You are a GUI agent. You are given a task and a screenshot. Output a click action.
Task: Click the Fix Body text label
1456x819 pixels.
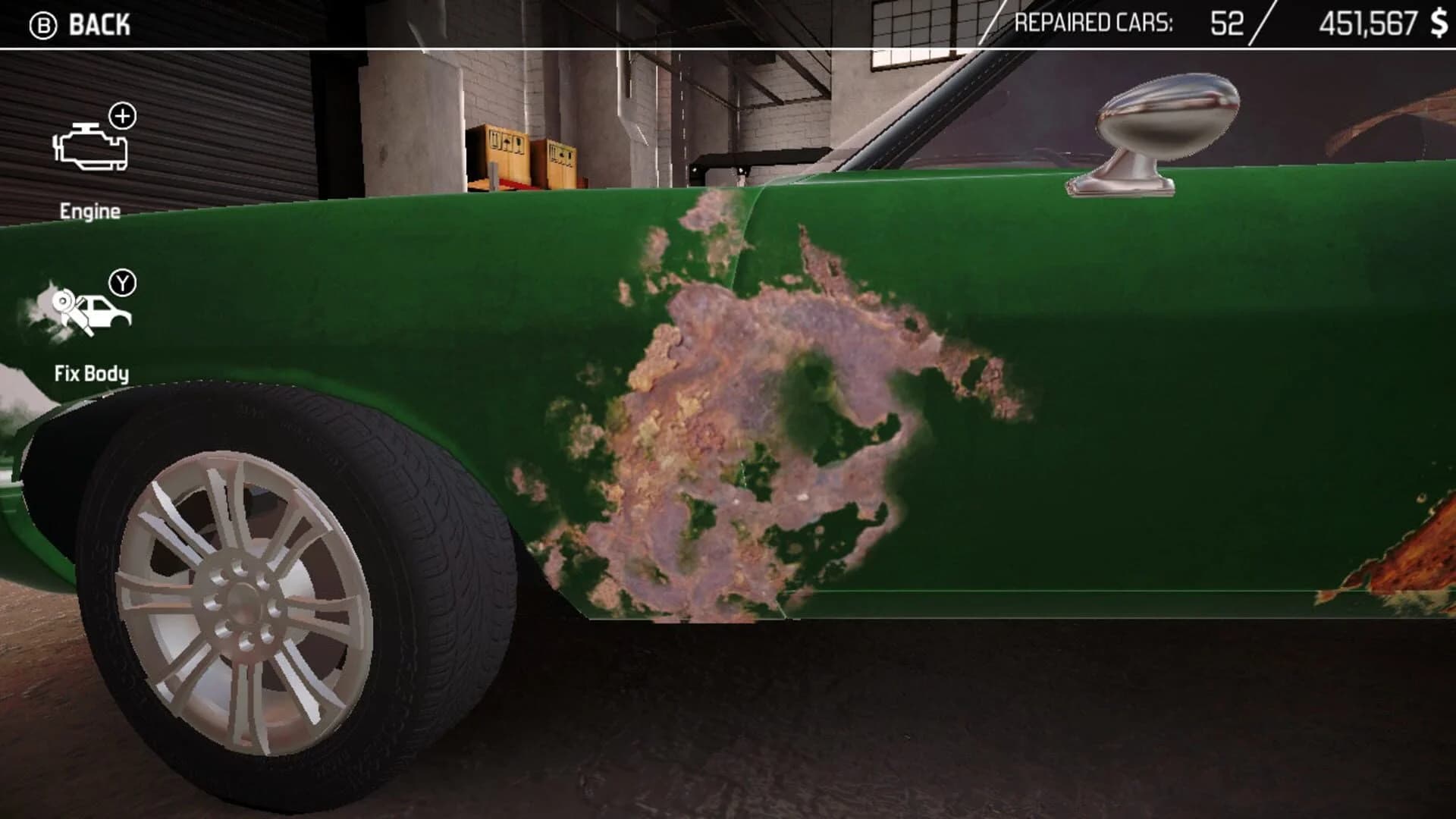[91, 374]
